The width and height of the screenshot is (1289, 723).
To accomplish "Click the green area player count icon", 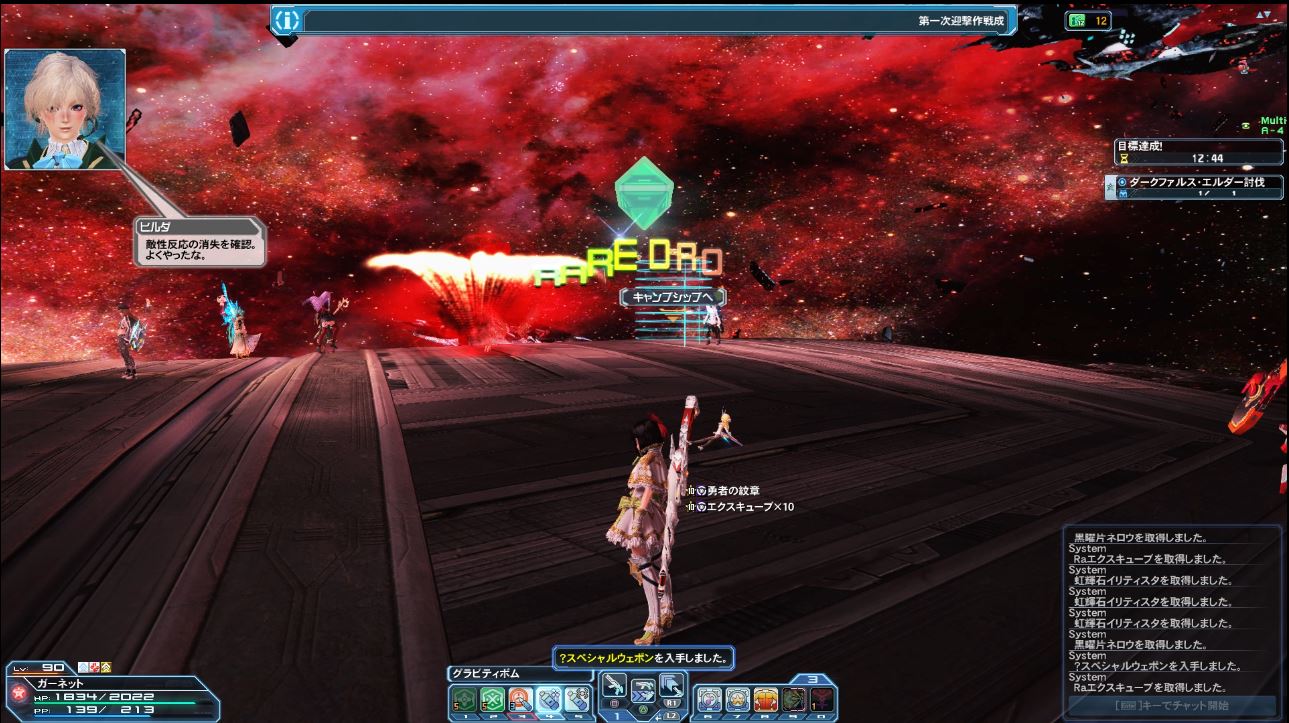I will tap(1077, 20).
